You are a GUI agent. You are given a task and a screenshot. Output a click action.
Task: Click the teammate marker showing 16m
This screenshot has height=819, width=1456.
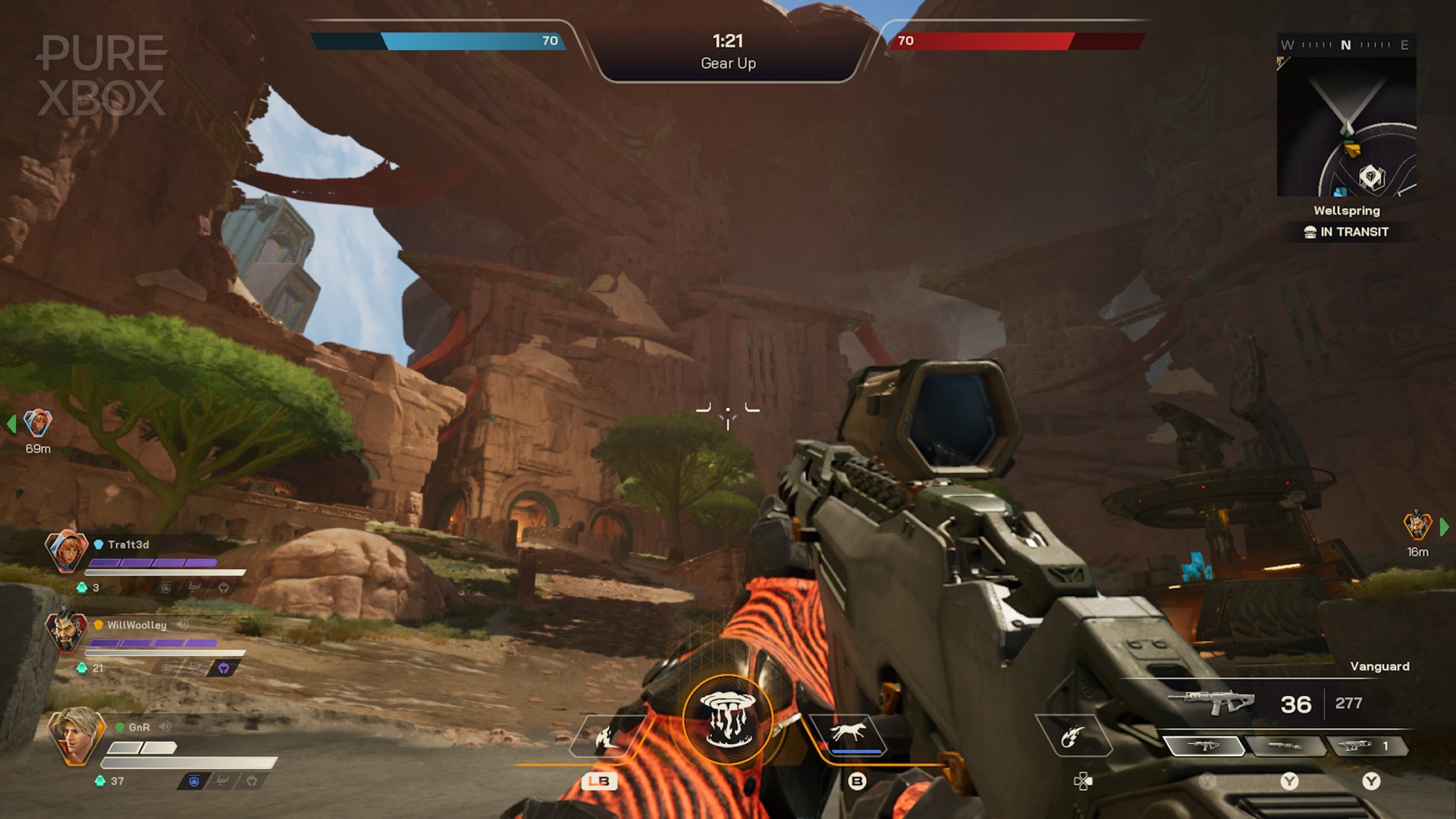(1417, 526)
